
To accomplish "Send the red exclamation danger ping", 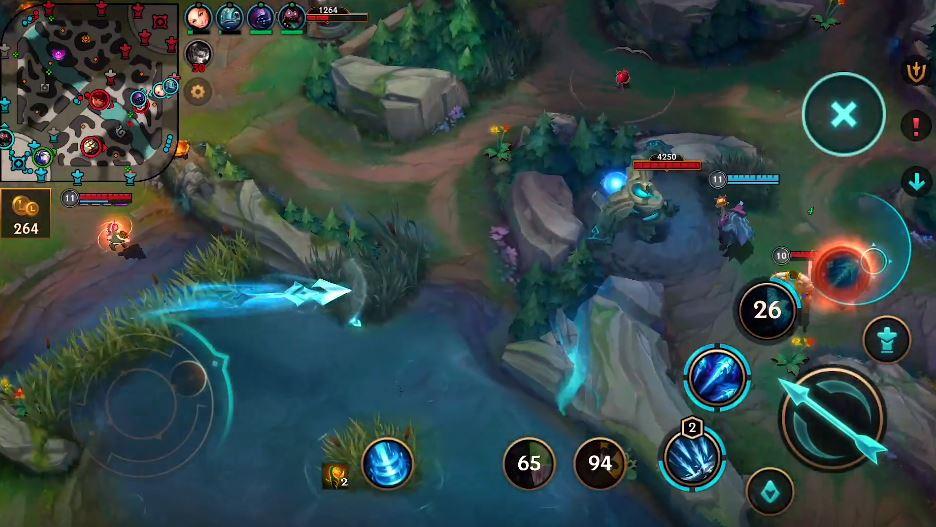I will tap(916, 126).
